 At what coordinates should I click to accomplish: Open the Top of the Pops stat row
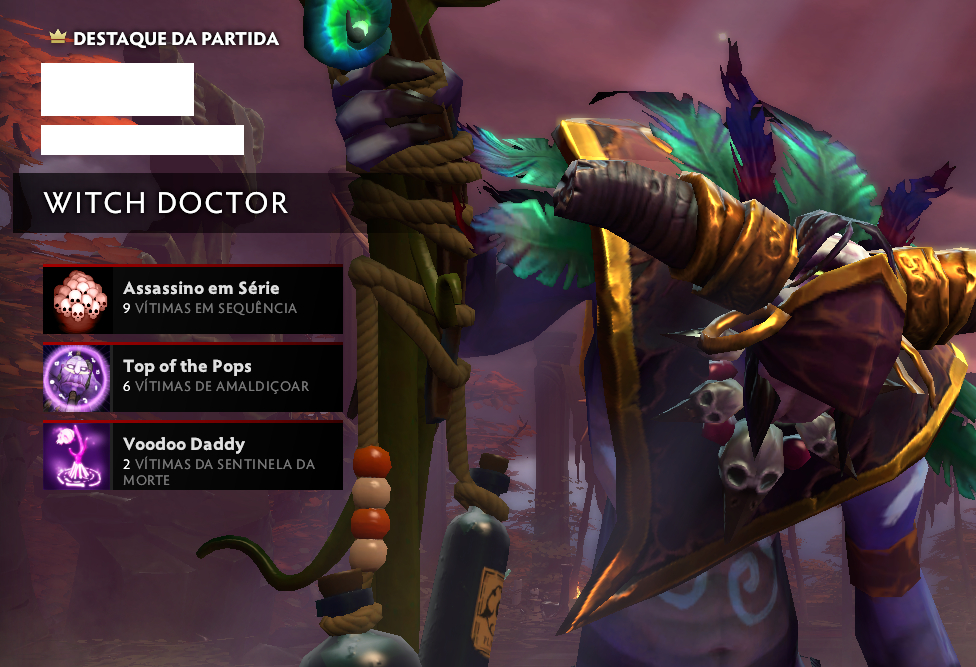(x=193, y=377)
